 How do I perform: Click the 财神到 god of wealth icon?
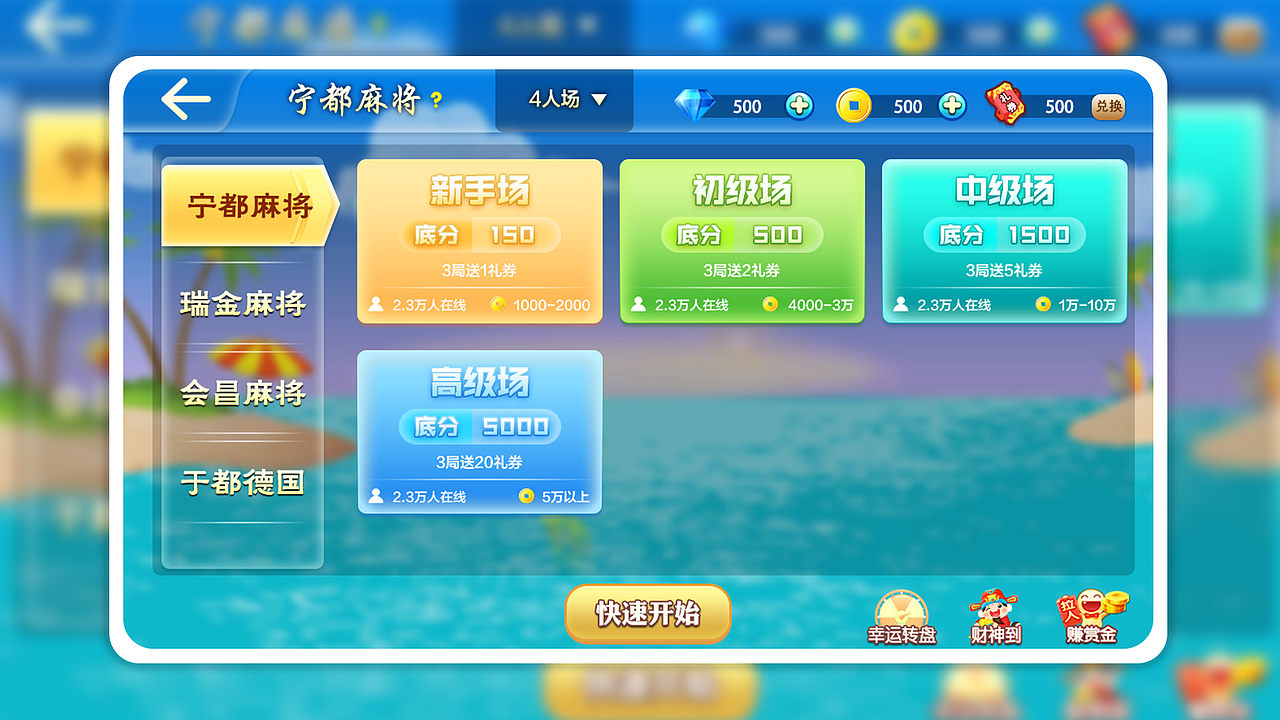pyautogui.click(x=993, y=613)
